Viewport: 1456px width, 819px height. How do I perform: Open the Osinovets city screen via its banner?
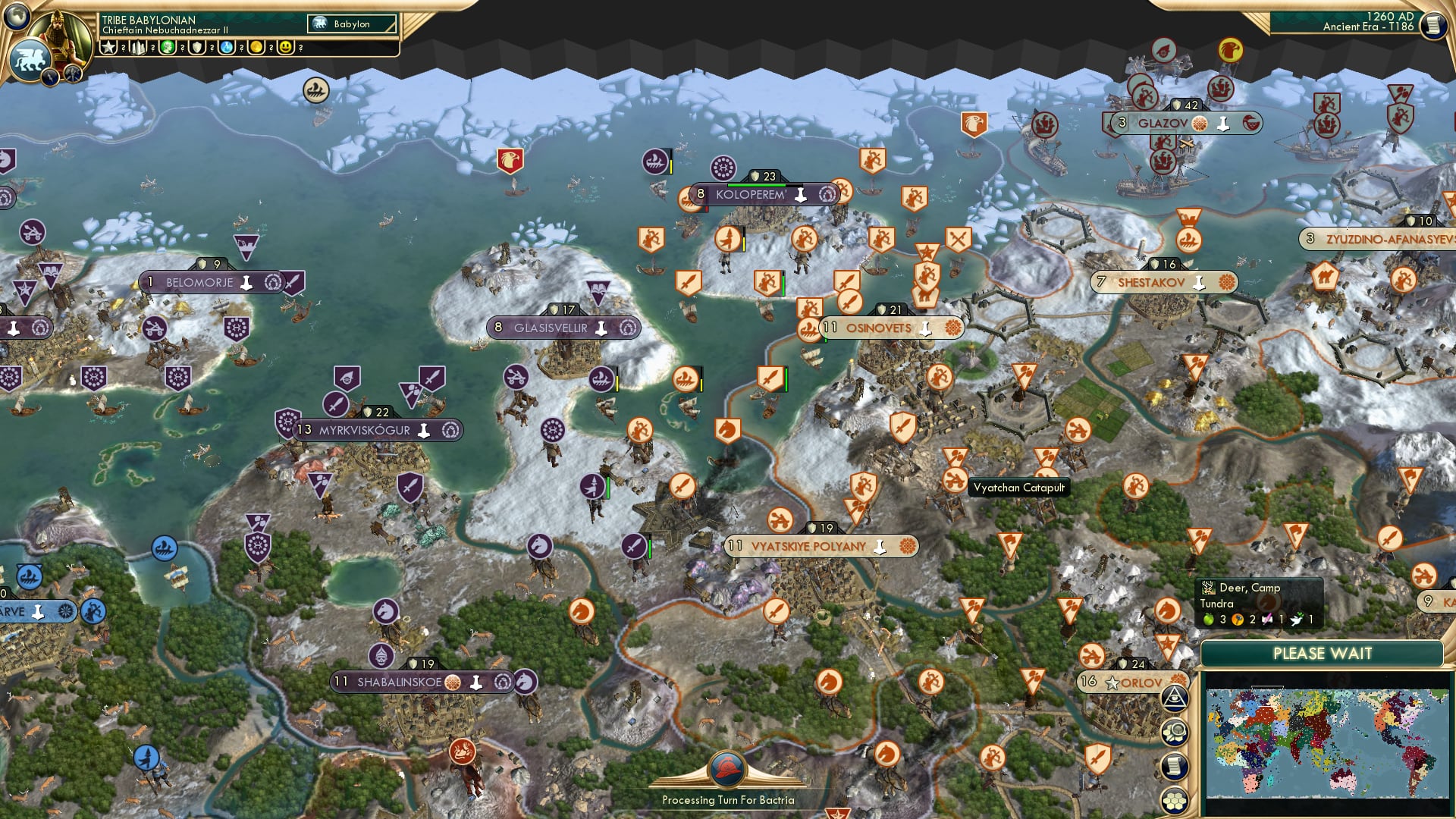[x=882, y=328]
